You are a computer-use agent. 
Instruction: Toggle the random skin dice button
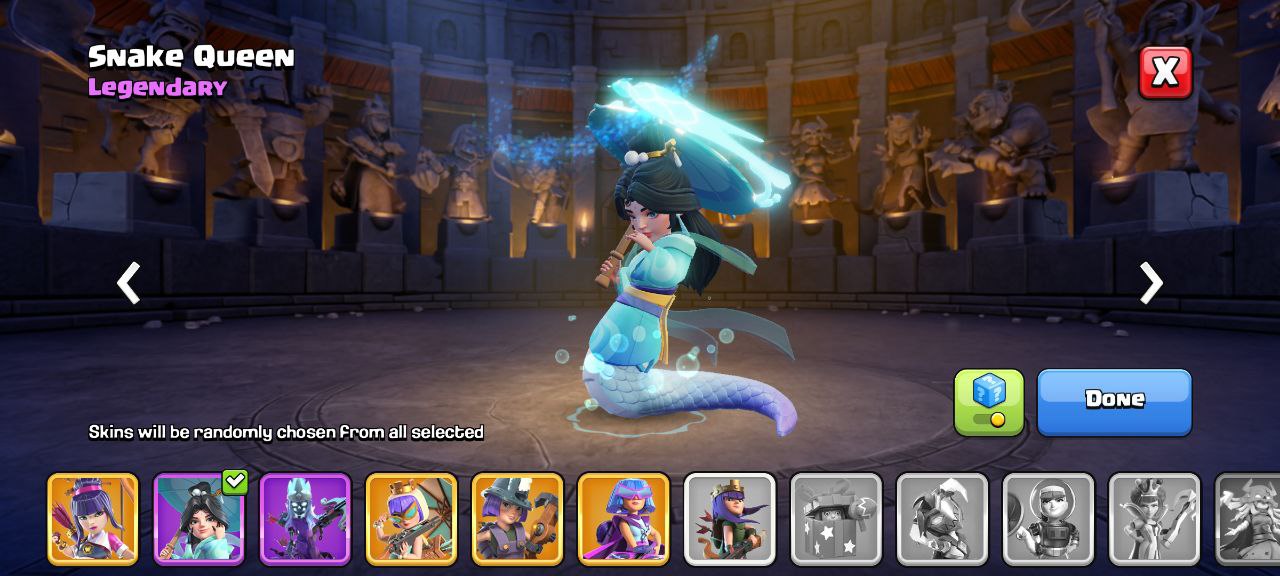989,402
